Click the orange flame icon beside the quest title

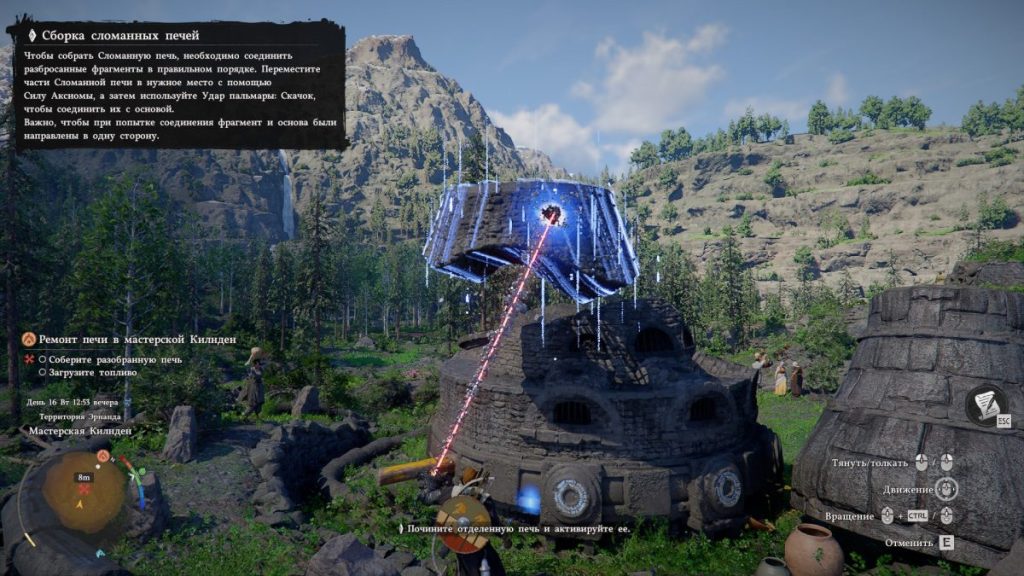(x=29, y=340)
